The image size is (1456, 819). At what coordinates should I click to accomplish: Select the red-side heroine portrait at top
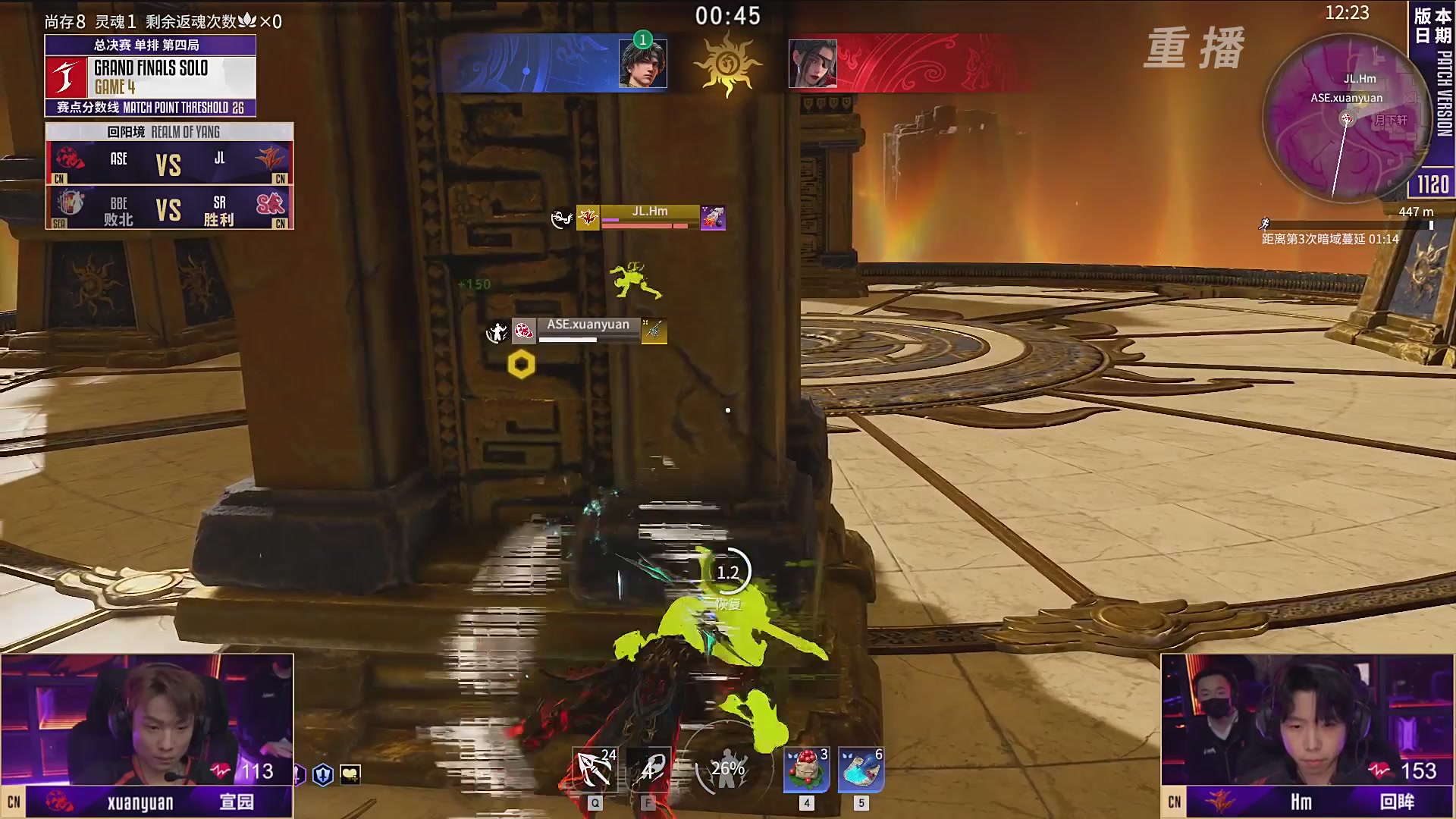(x=812, y=64)
